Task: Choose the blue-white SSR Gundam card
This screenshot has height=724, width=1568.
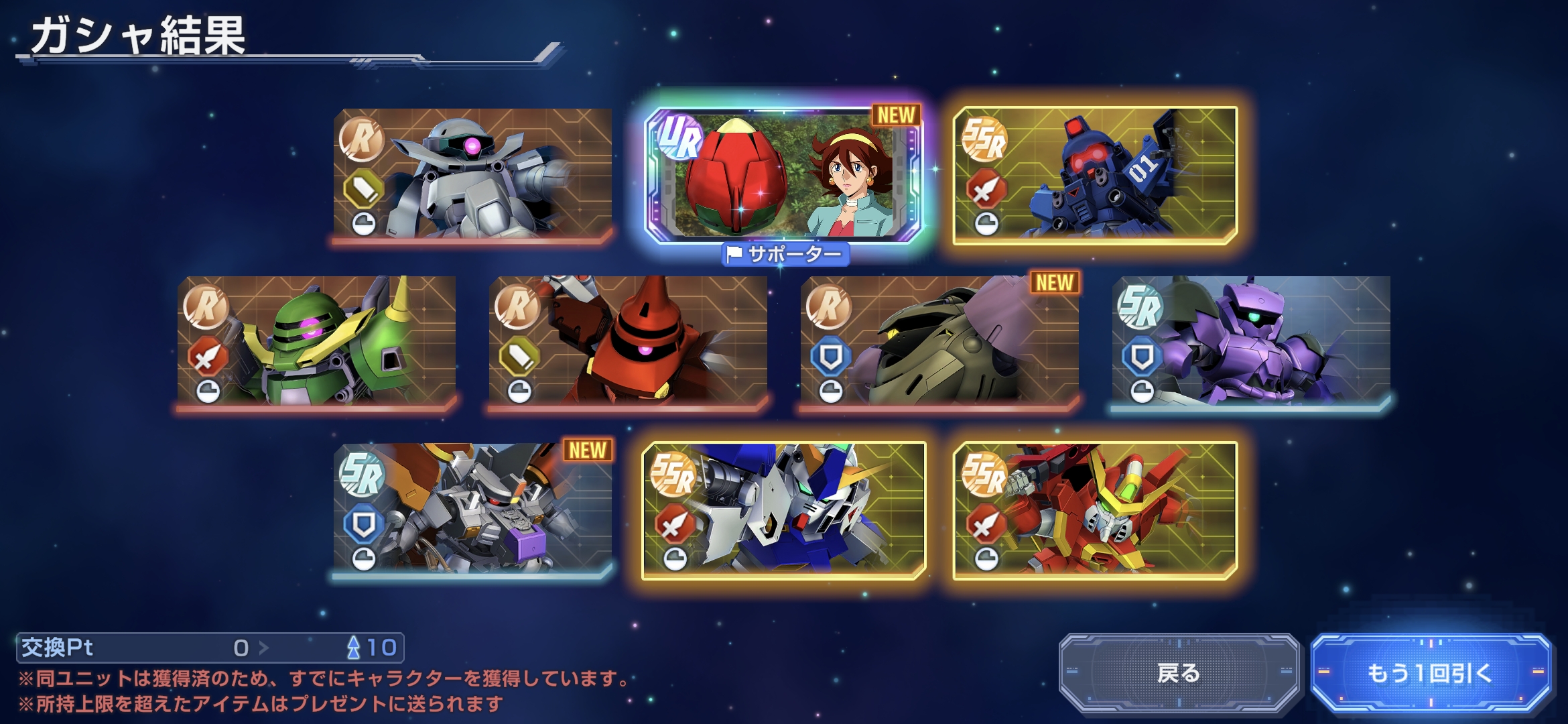Action: click(x=783, y=509)
